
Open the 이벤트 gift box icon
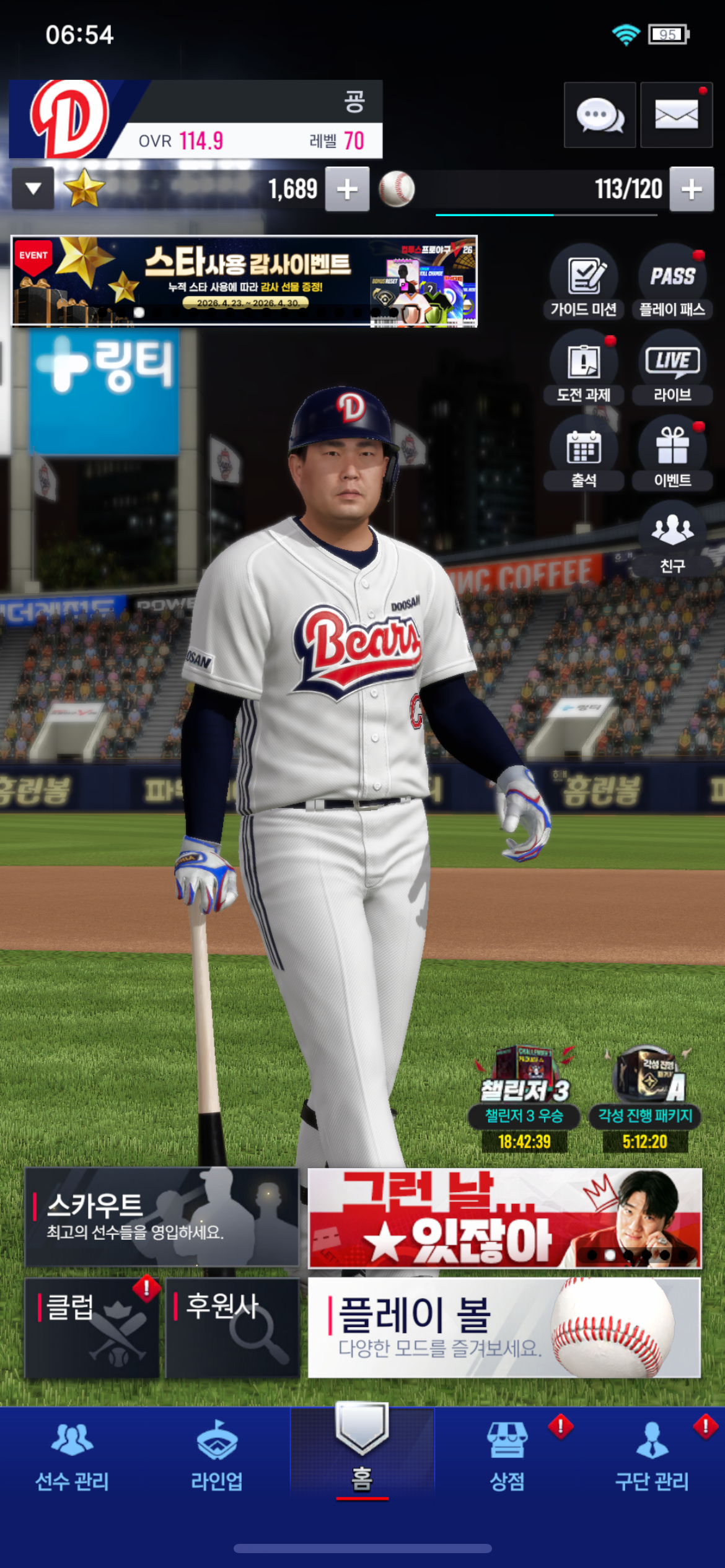pos(672,453)
